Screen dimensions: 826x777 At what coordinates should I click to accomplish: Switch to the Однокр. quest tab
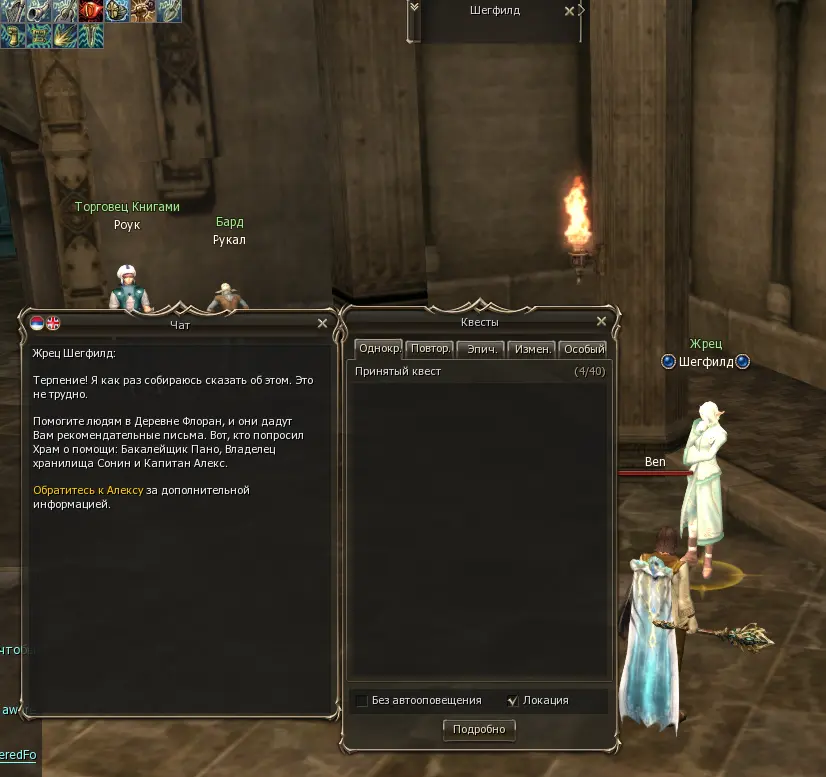tap(379, 349)
